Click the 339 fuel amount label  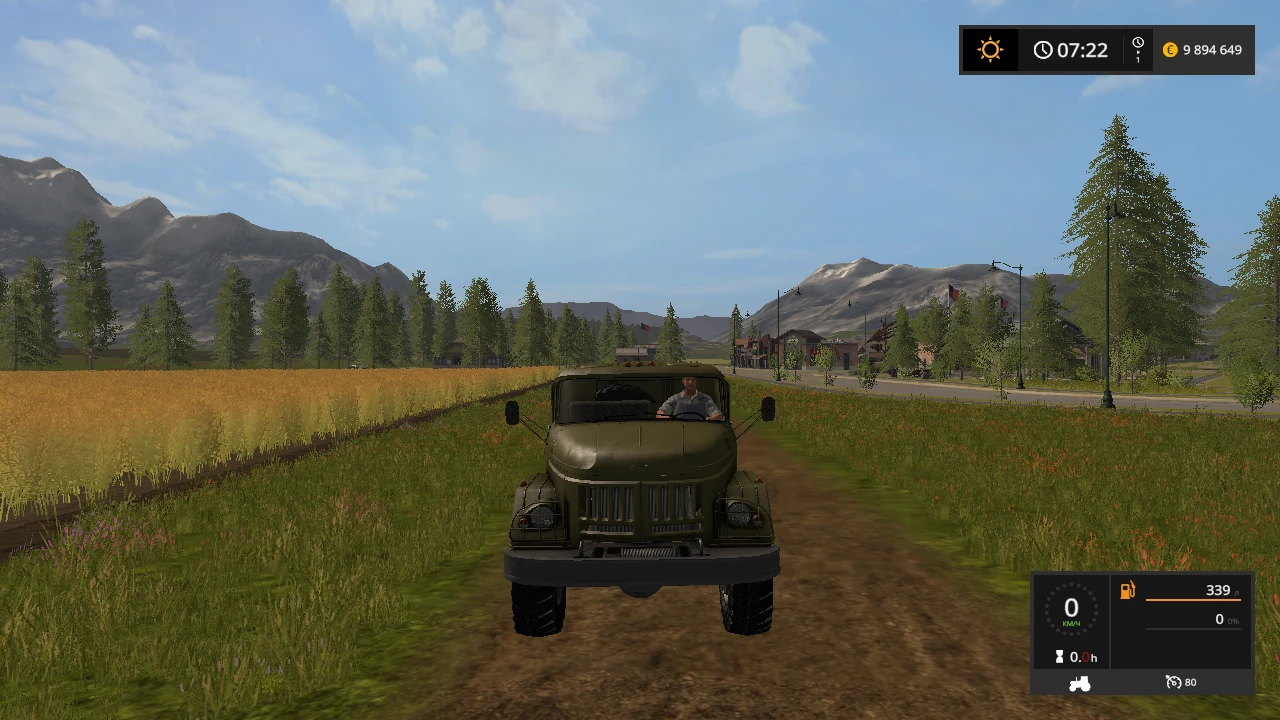[x=1218, y=590]
